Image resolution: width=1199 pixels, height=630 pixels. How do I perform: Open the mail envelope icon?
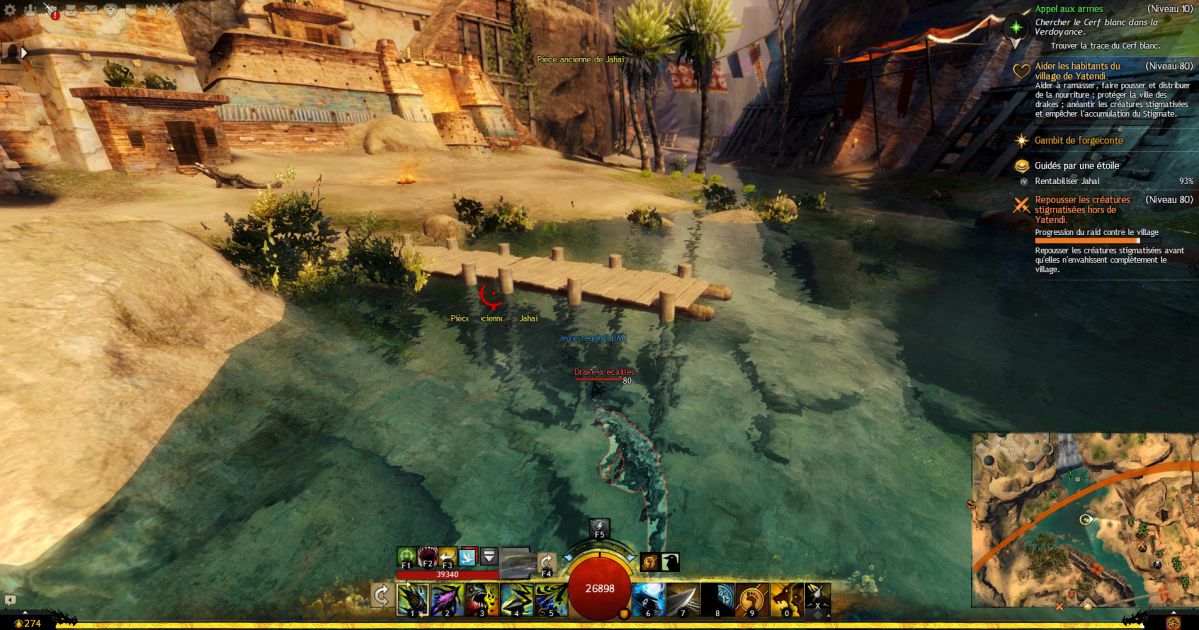(x=91, y=9)
